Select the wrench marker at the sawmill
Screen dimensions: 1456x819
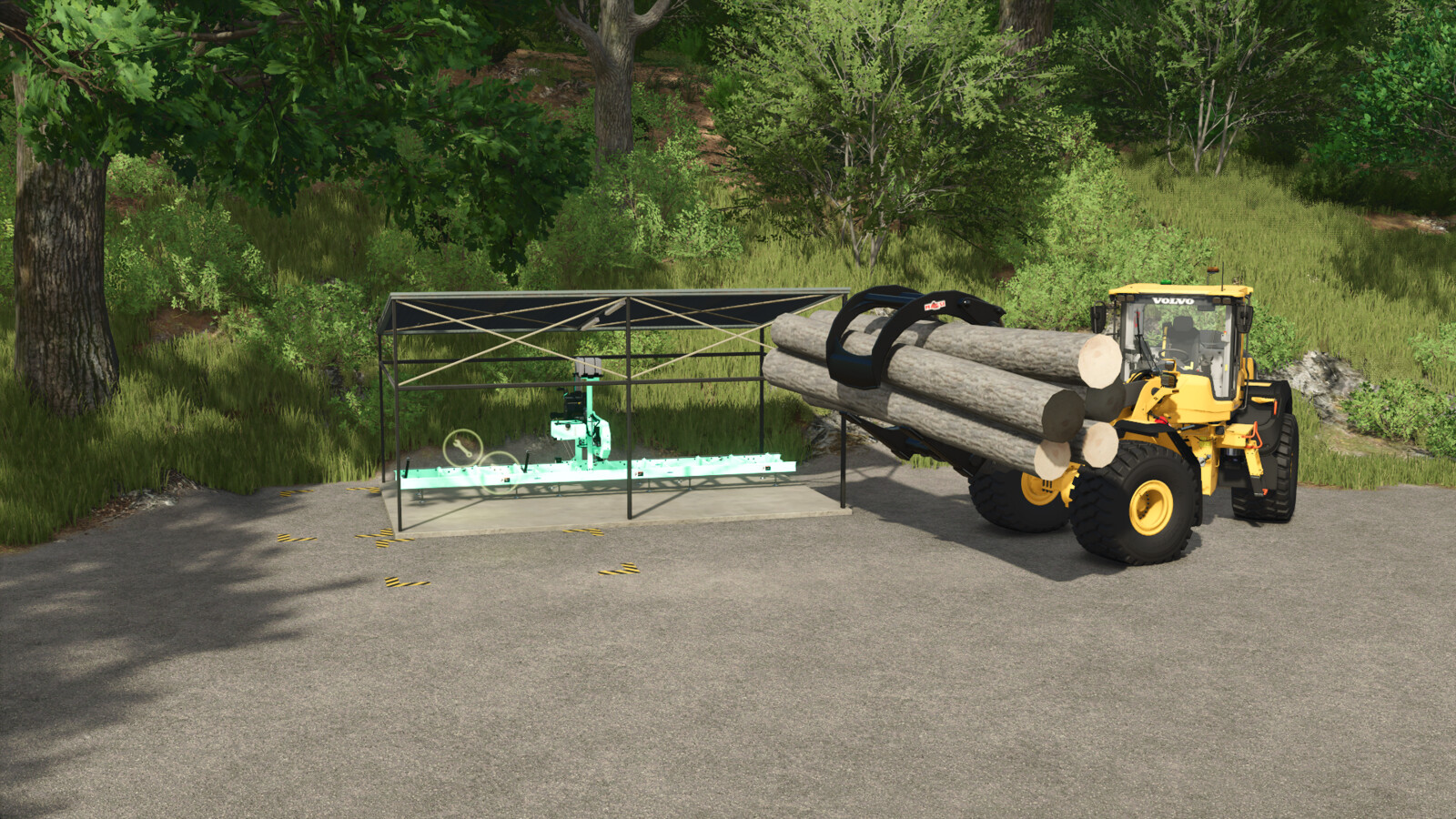[x=461, y=447]
